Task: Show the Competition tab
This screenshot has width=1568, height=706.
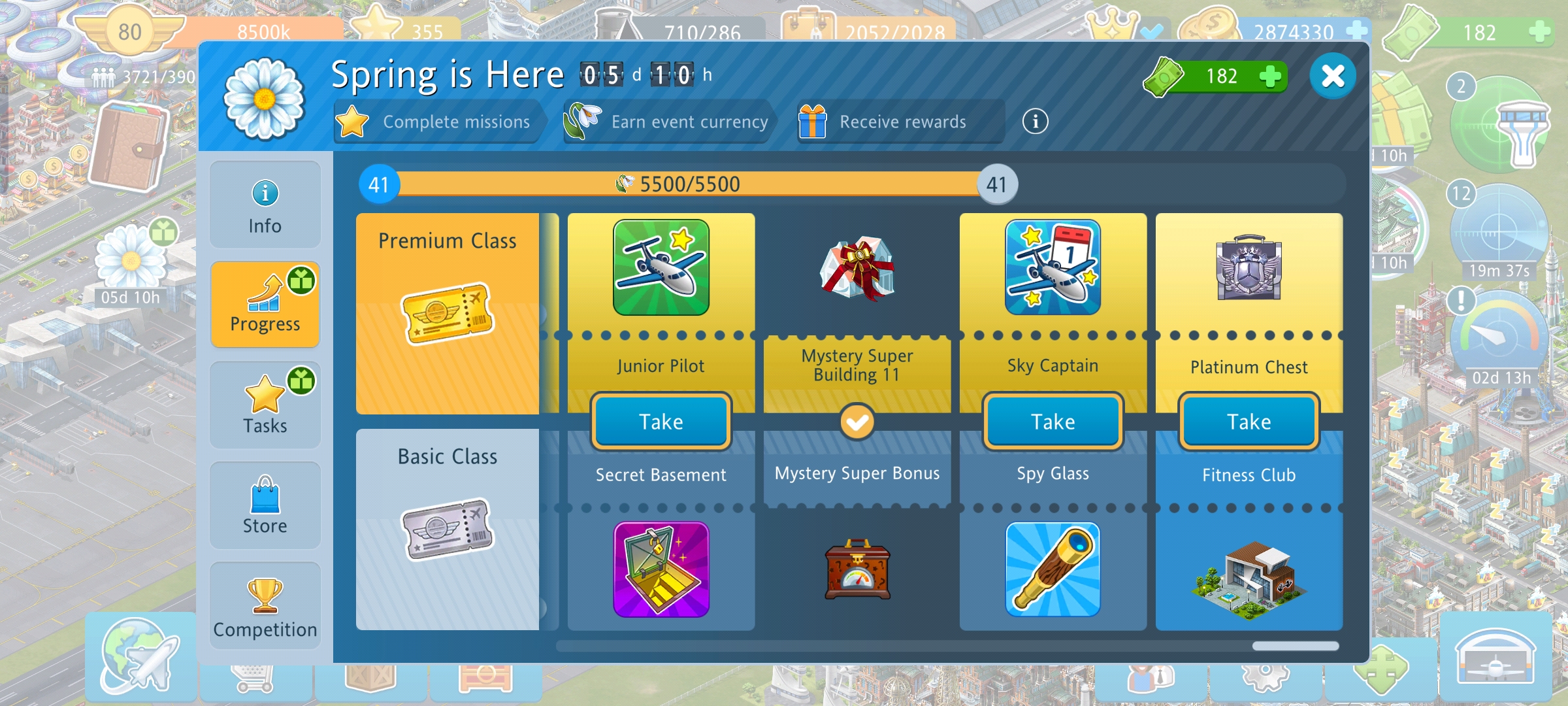Action: (265, 607)
